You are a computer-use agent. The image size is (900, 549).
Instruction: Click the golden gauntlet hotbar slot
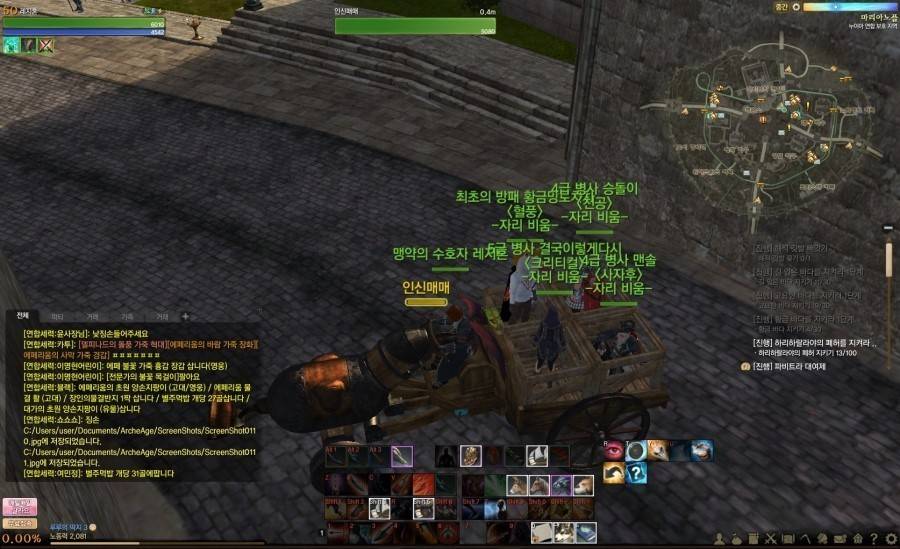pyautogui.click(x=470, y=456)
